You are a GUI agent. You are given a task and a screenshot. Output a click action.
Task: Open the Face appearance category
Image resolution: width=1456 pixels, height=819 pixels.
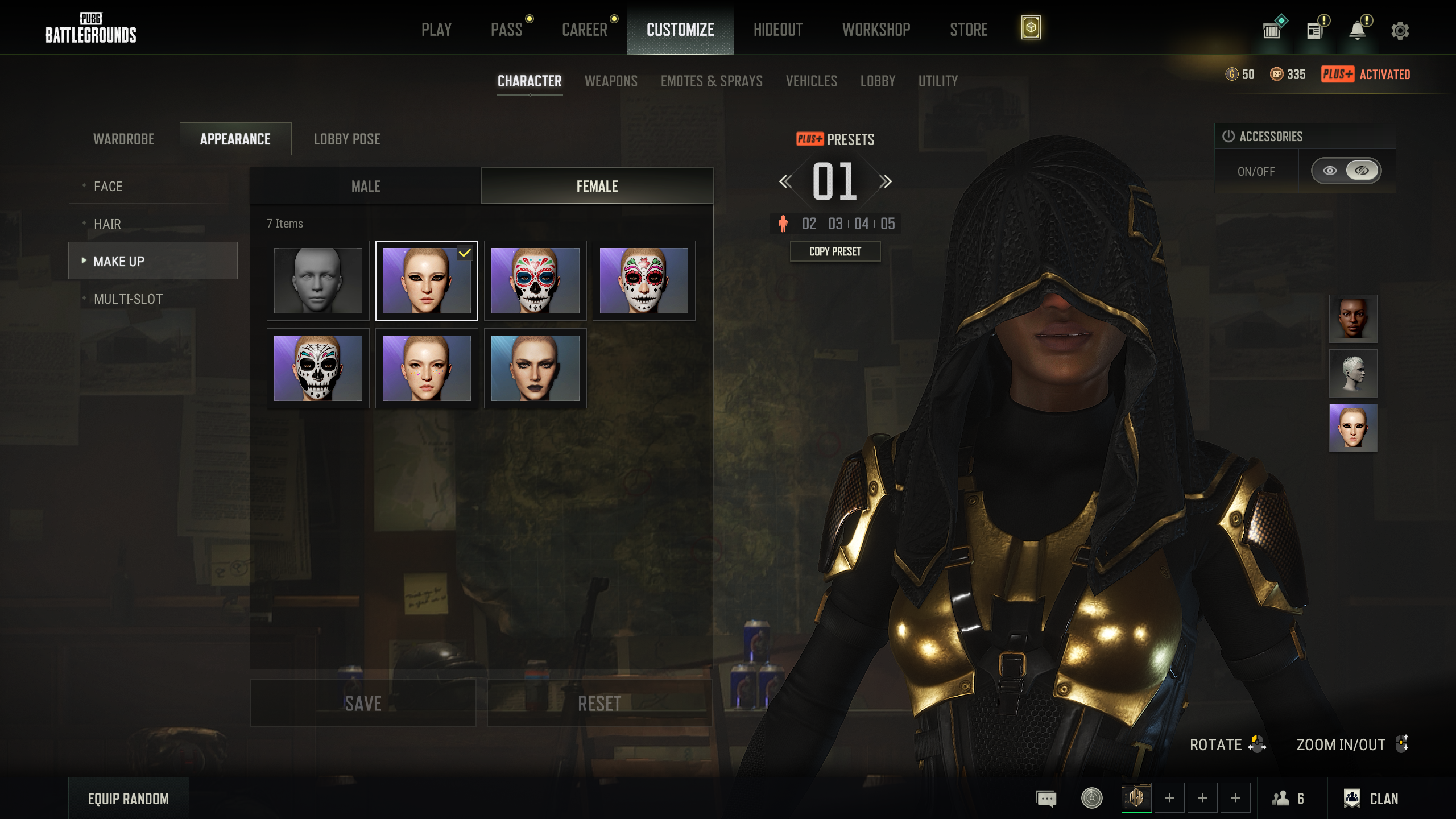coord(108,187)
